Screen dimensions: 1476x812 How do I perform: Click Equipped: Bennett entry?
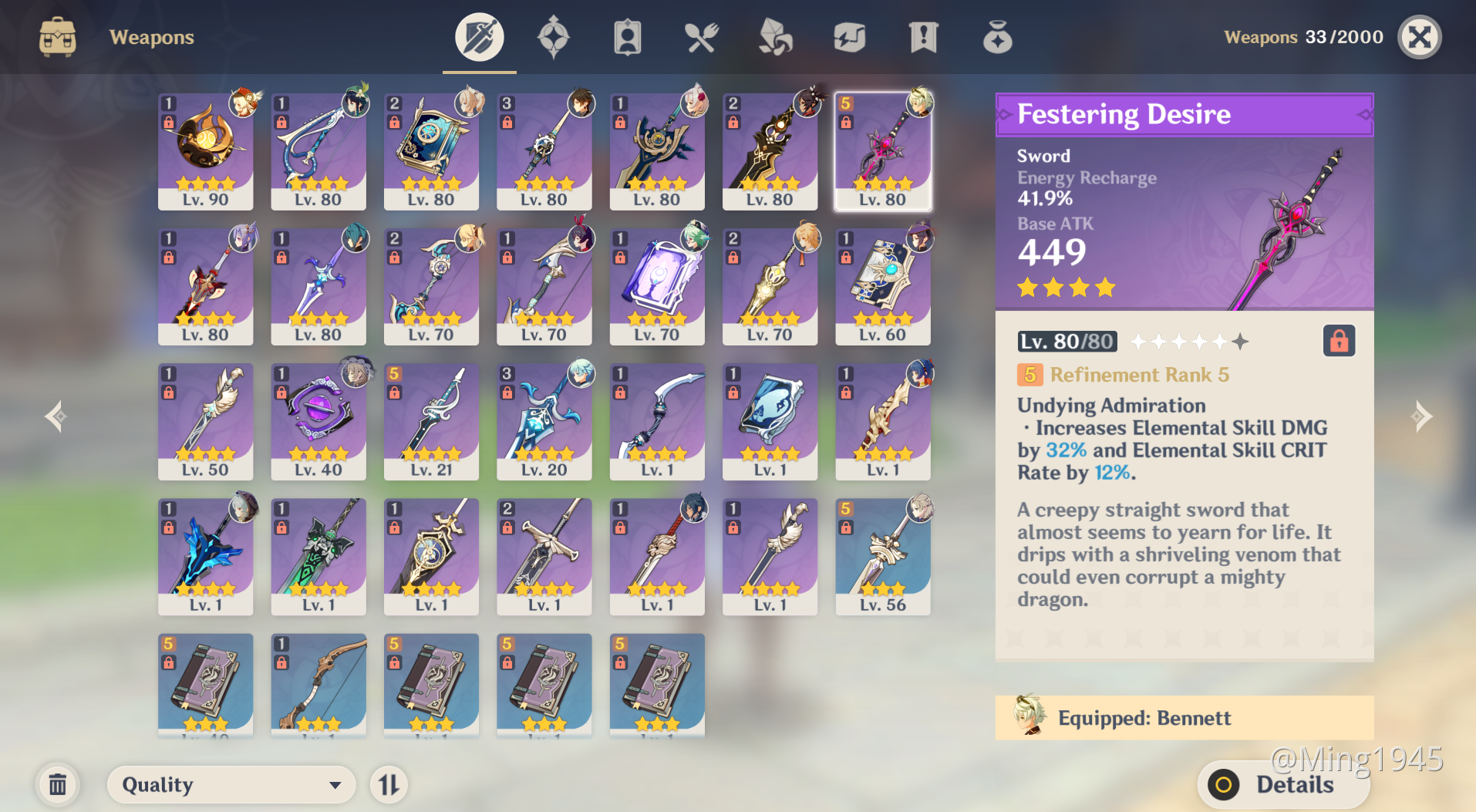click(x=1184, y=718)
